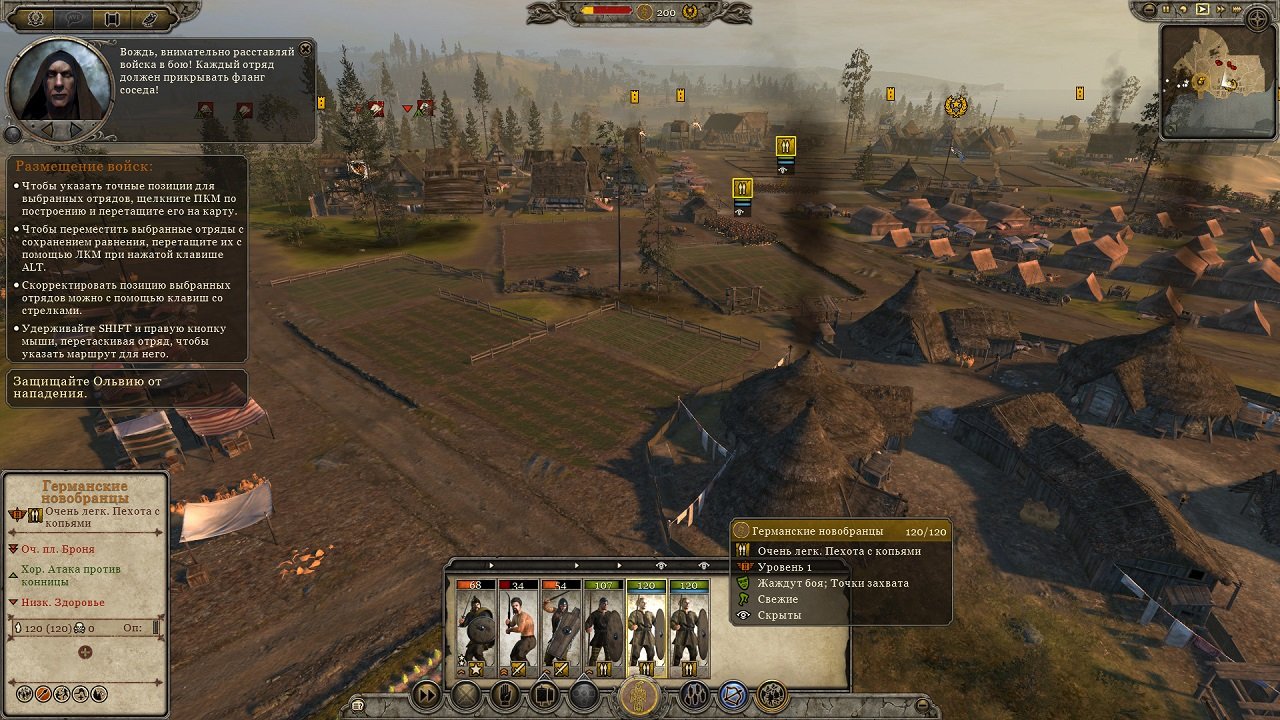
Task: Toggle the eye icon above the rightmost unit card
Action: (704, 565)
